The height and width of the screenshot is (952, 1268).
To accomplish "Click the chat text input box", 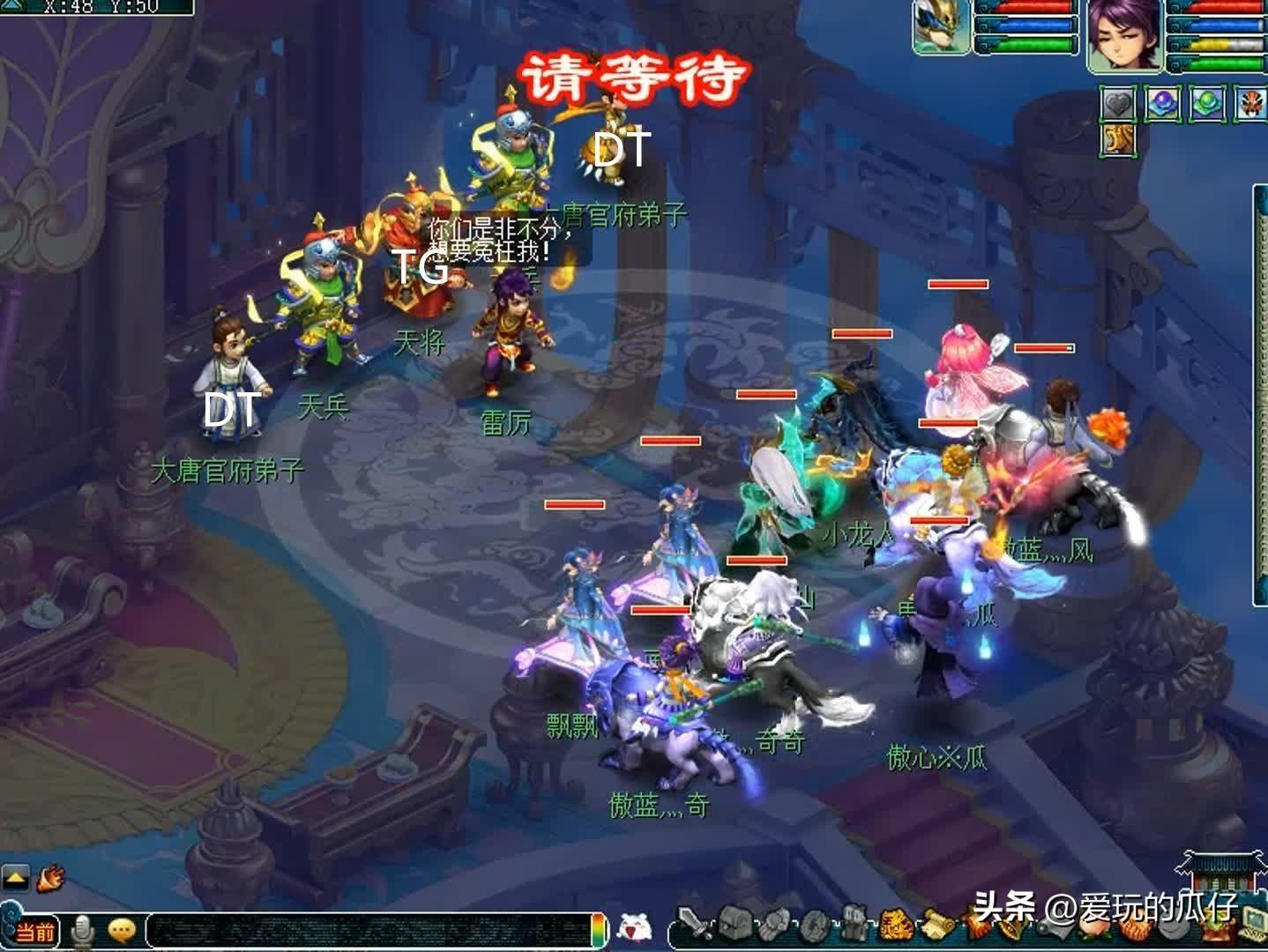I will (370, 931).
